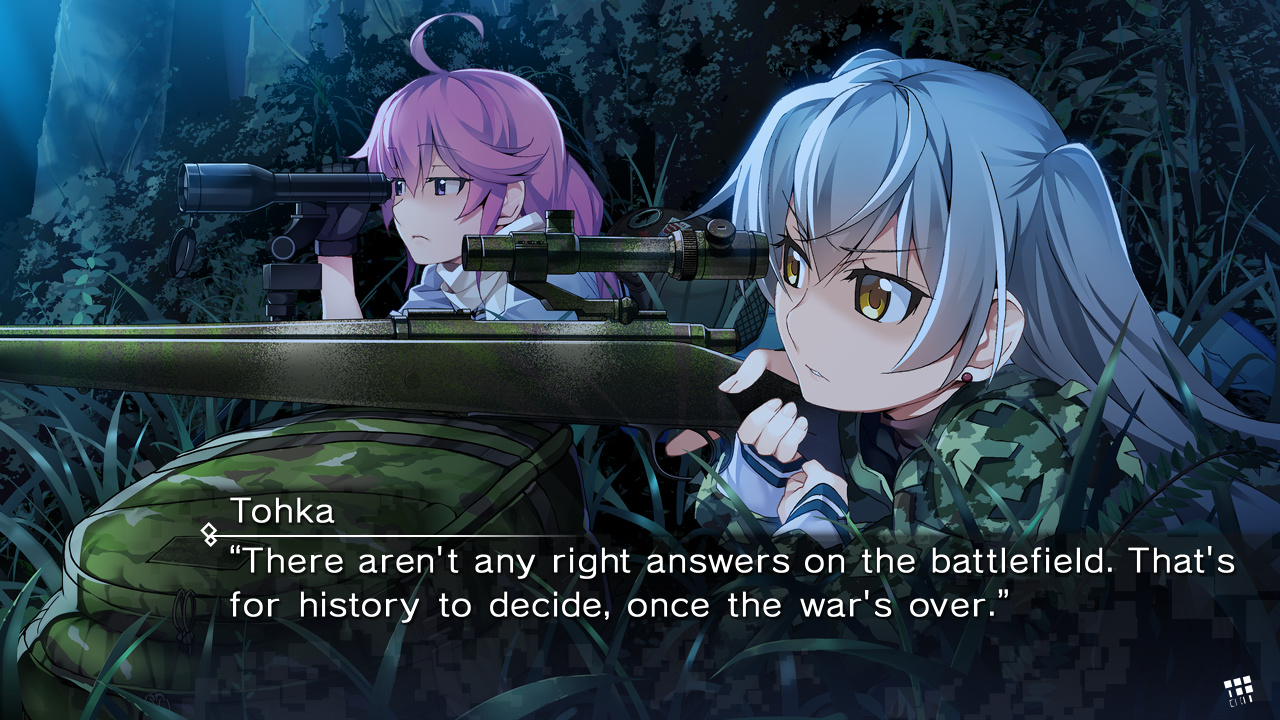Toggle the name plate area above the text
The height and width of the screenshot is (720, 1280).
[x=282, y=510]
